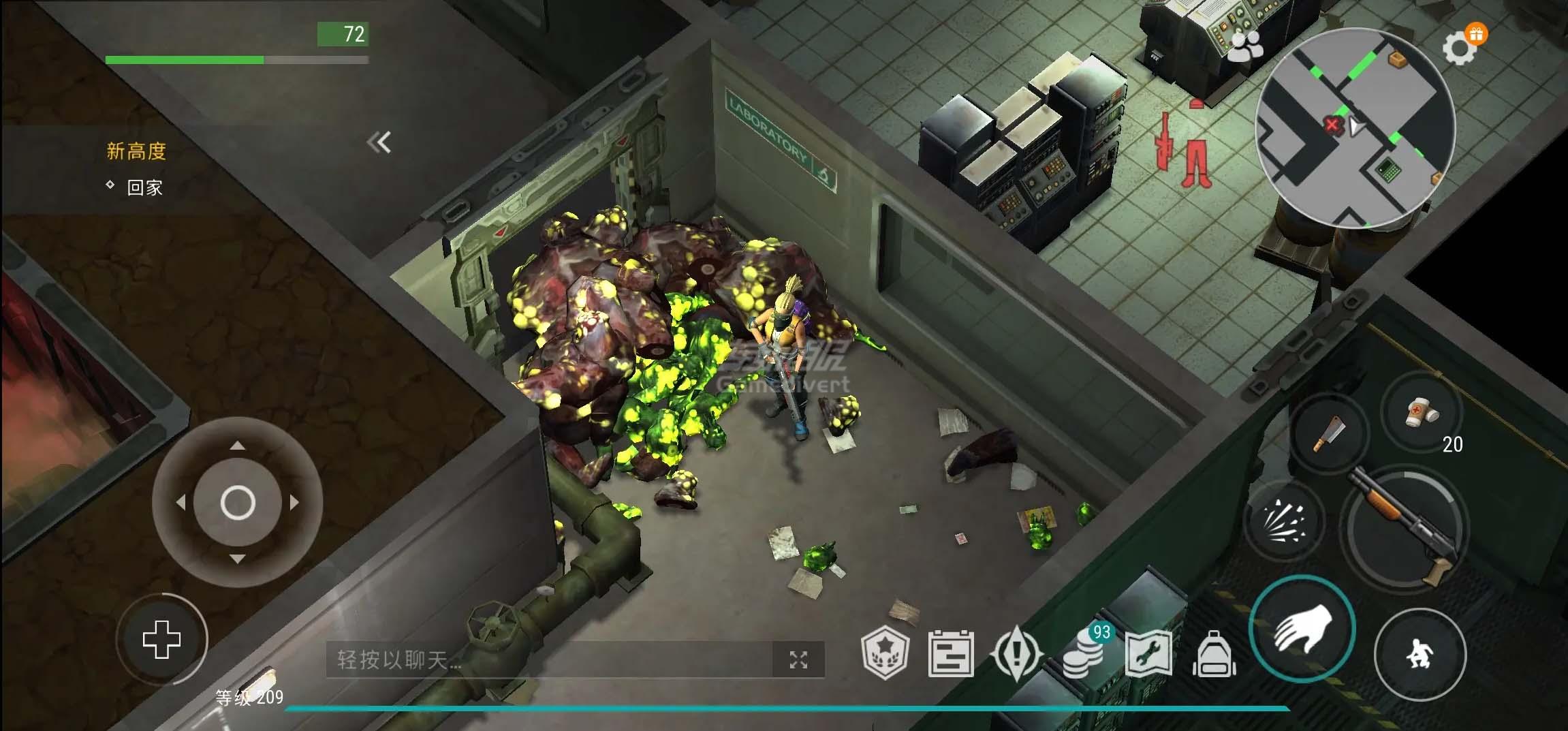Screen dimensions: 1568x731
Task: Collapse the quest tracker with double arrows
Action: point(379,142)
